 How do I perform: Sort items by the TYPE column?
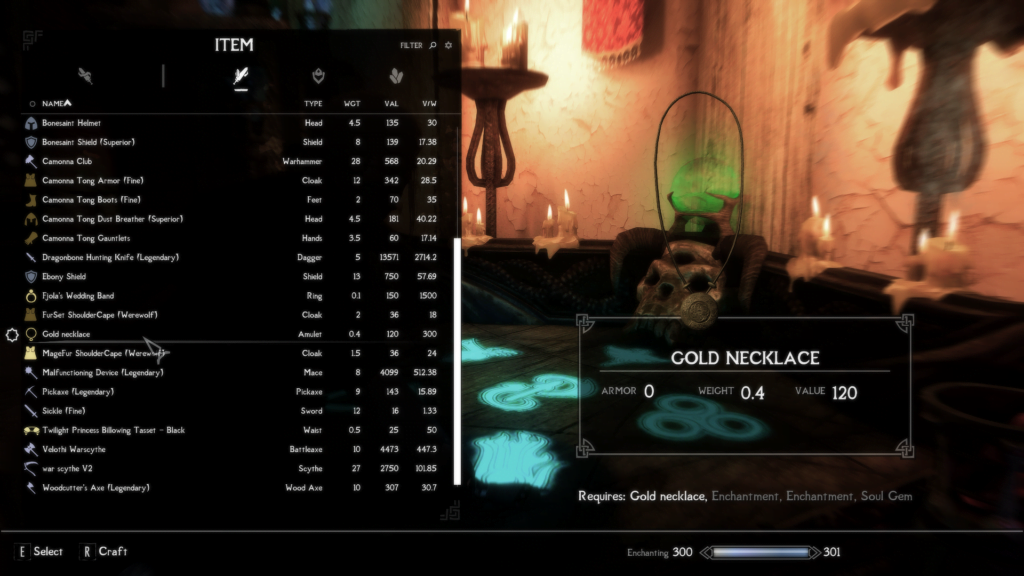[313, 103]
